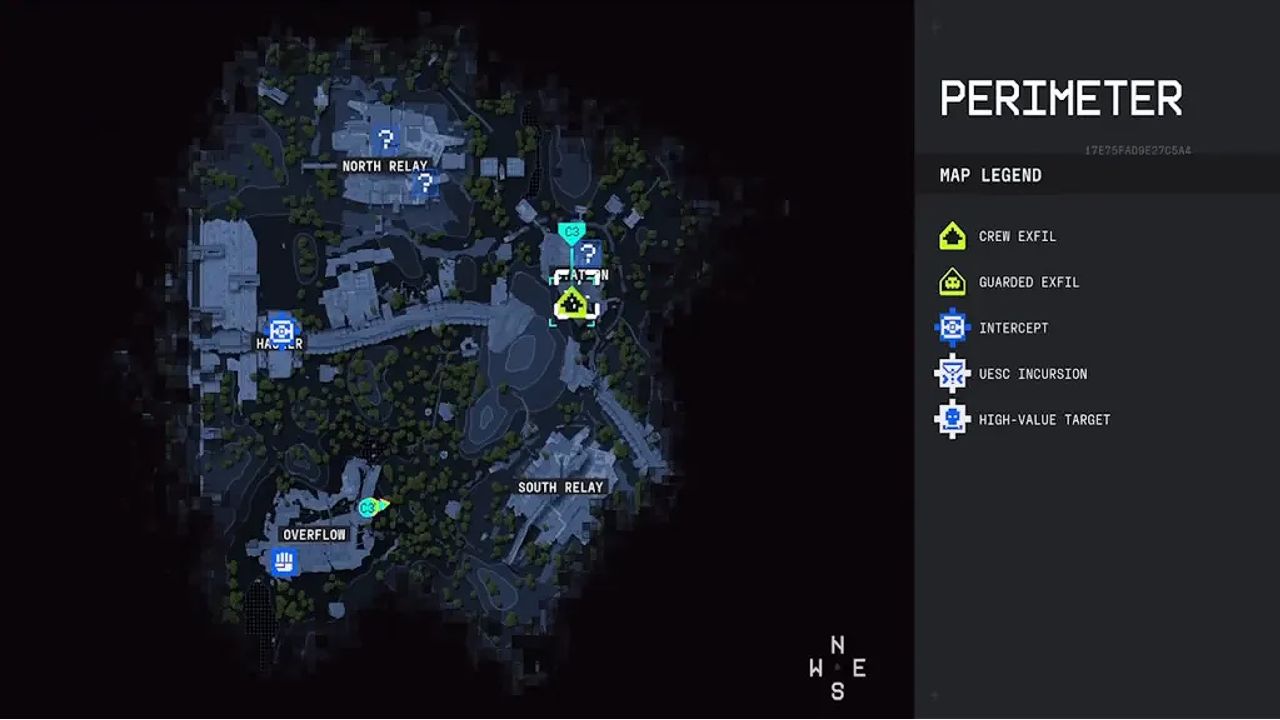Viewport: 1280px width, 720px height.
Task: Choose Crew Exfil in the map legend
Action: click(x=1017, y=237)
